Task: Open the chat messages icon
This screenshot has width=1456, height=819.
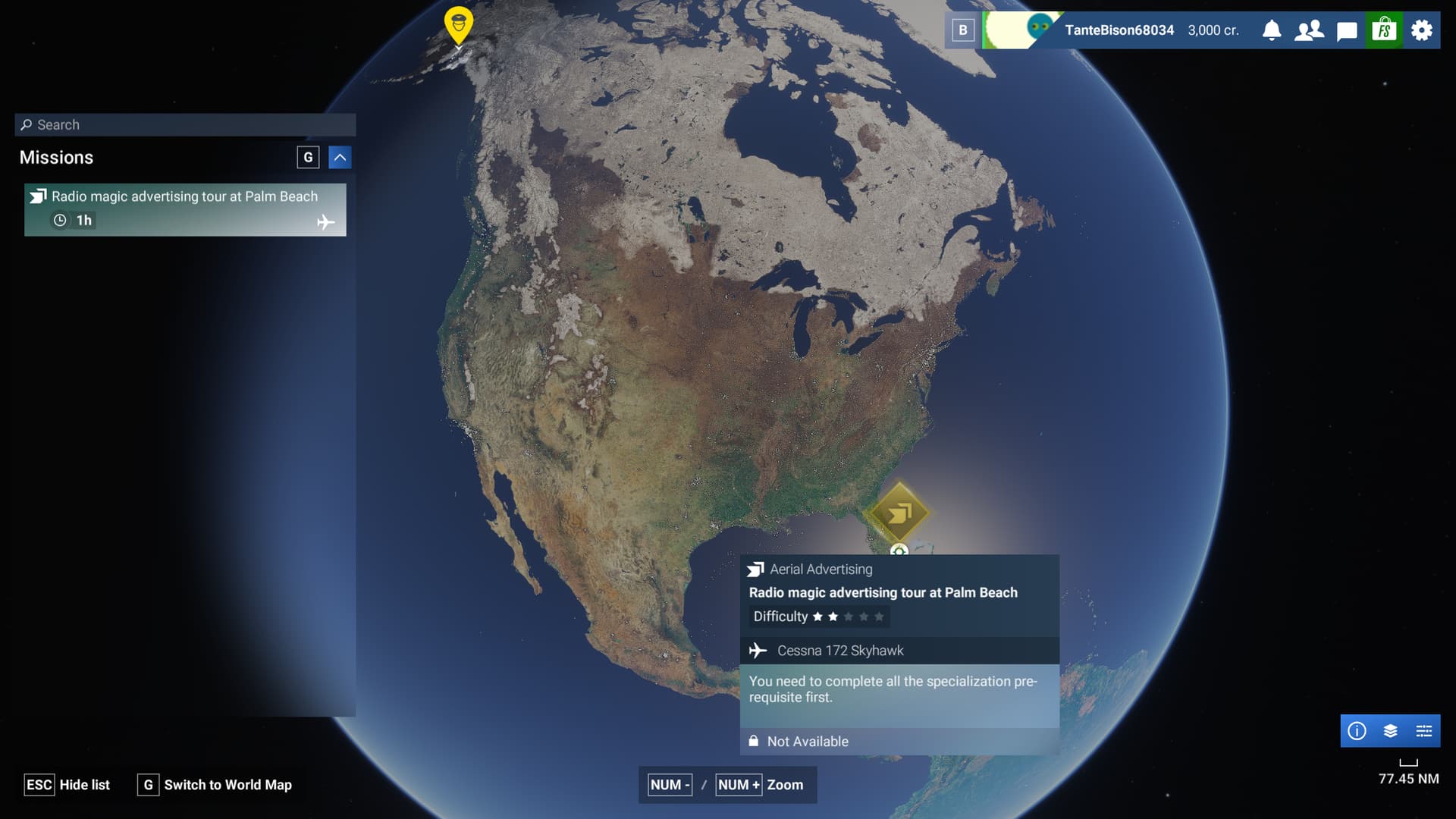Action: 1347,30
